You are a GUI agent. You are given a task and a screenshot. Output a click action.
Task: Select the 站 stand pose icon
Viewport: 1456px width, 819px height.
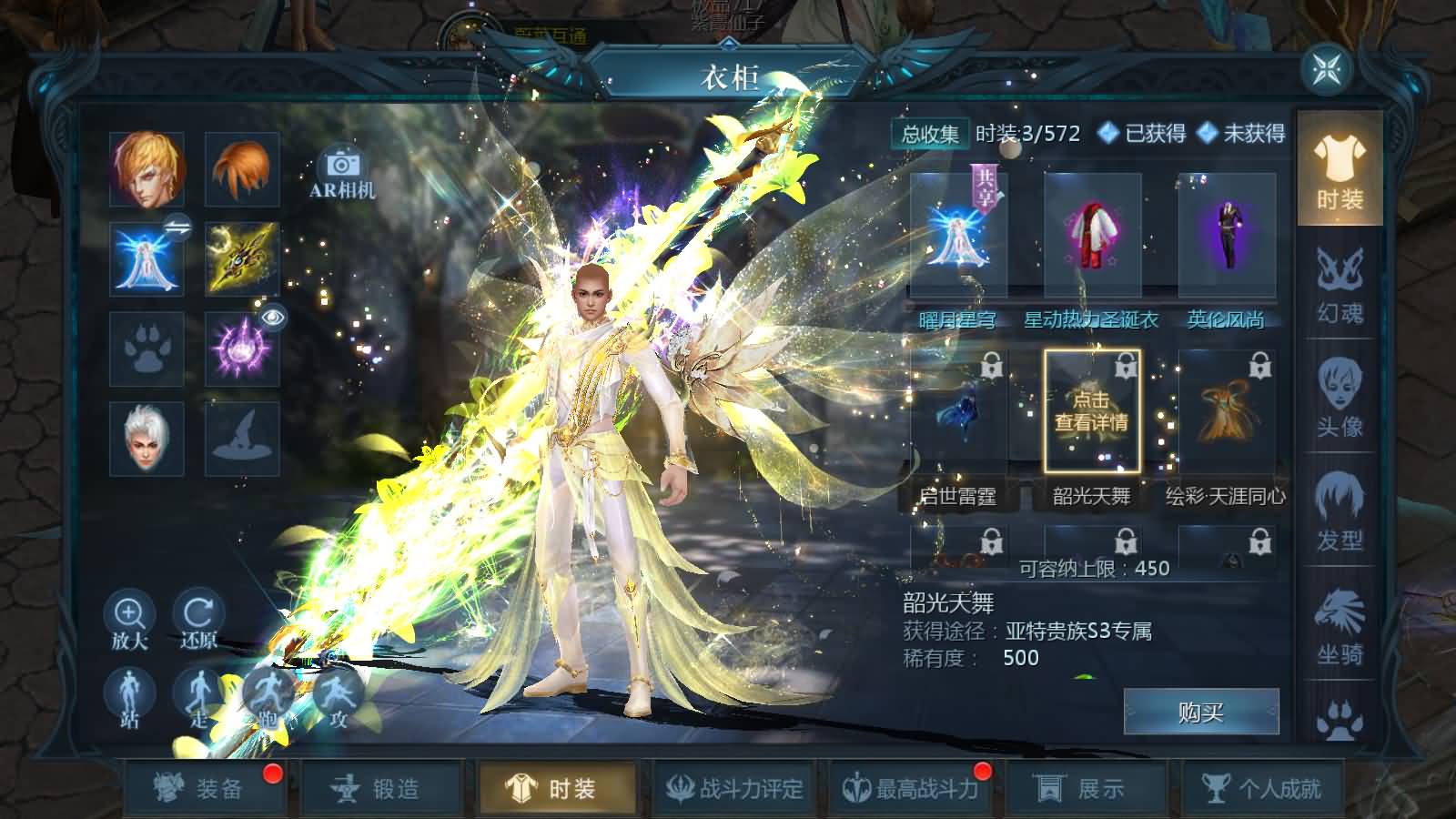pos(128,693)
